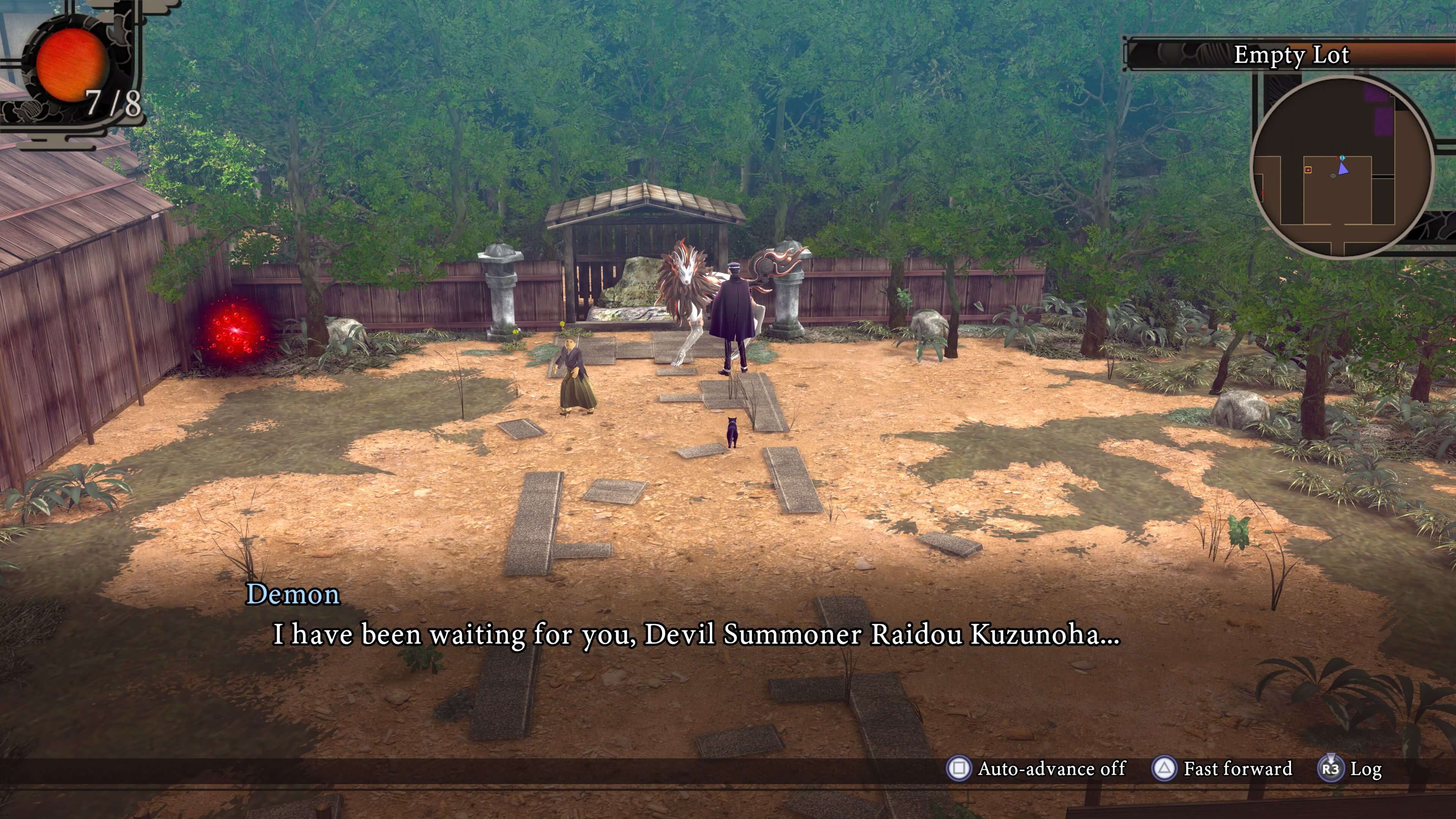Select the player arrow marker on minimap
1456x819 pixels.
click(x=1344, y=168)
